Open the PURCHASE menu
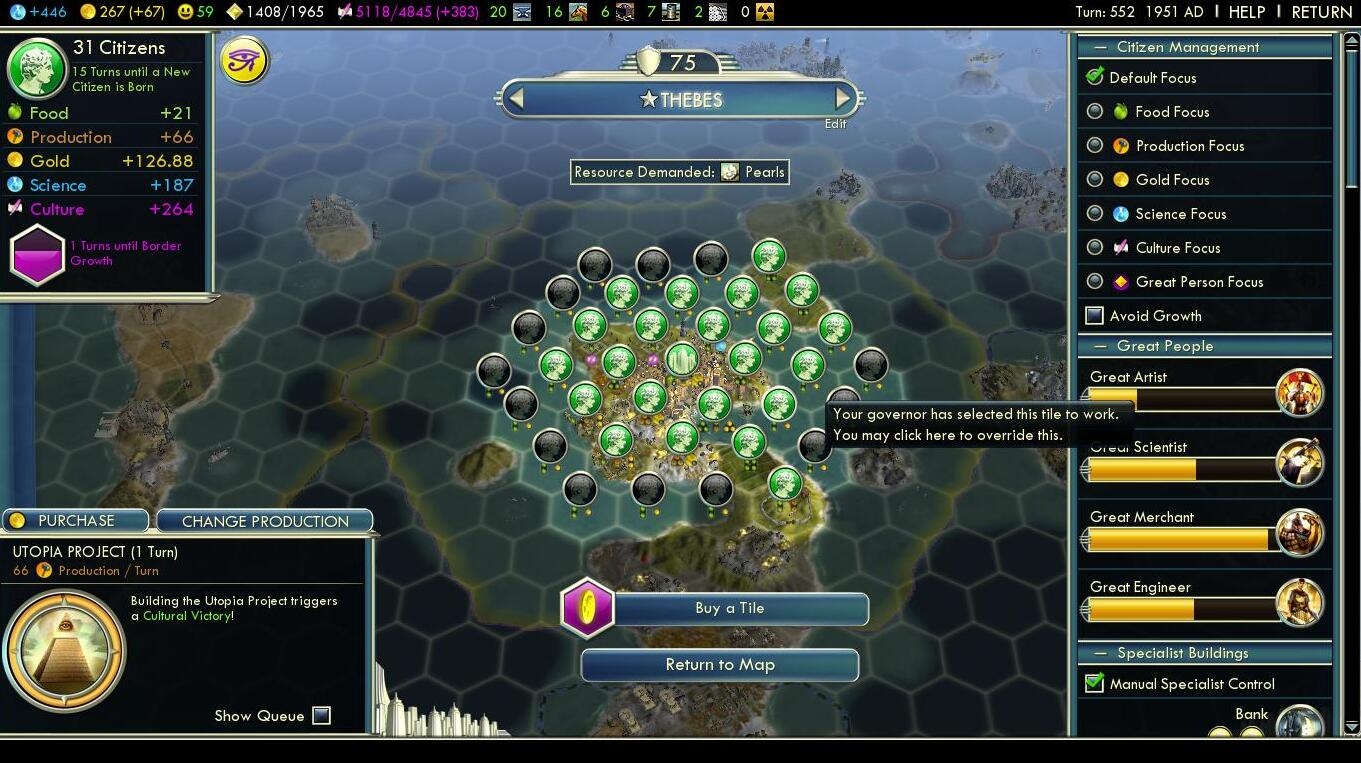1361x763 pixels. pos(76,521)
